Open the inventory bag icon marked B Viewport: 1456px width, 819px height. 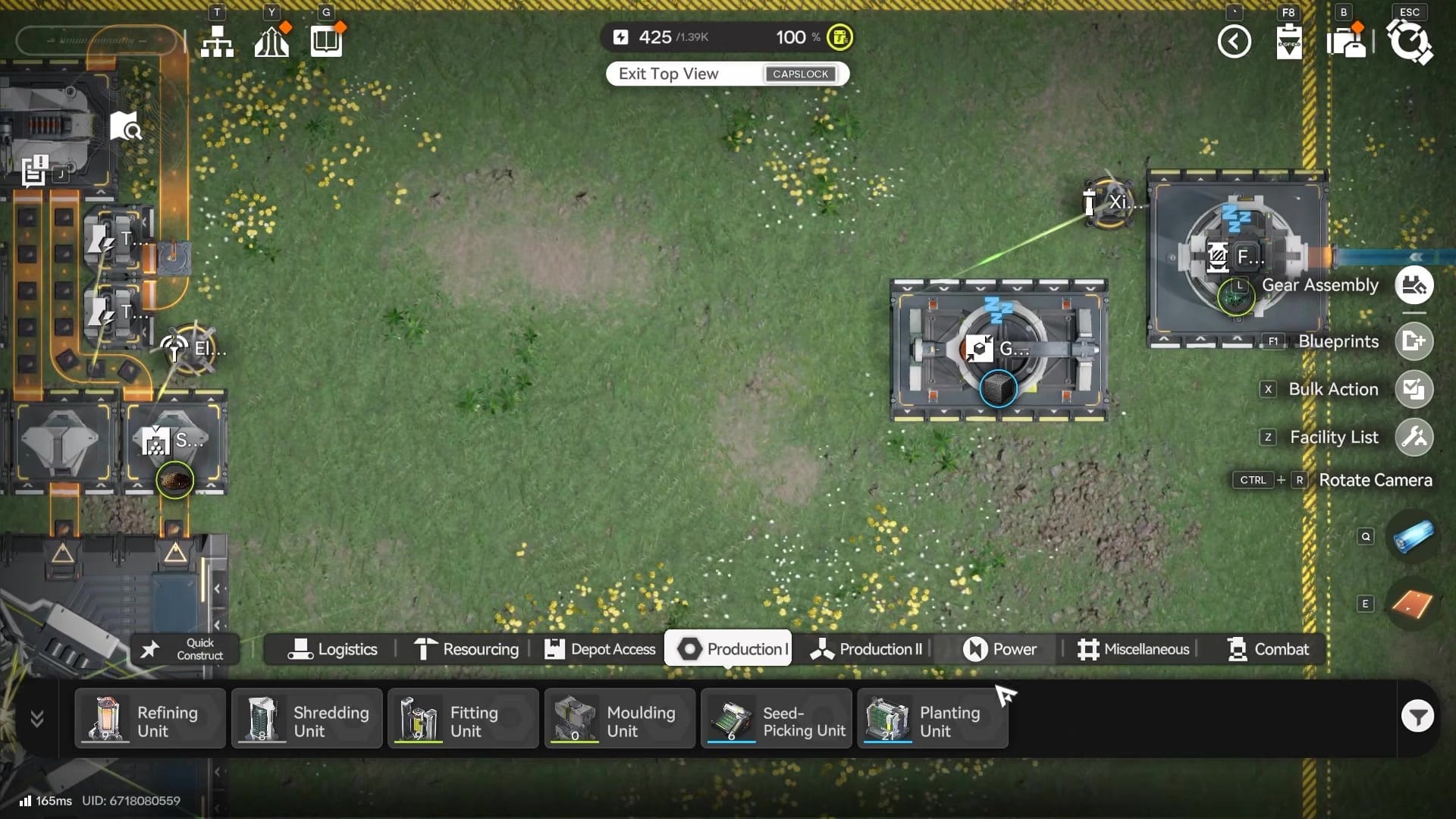click(1346, 42)
